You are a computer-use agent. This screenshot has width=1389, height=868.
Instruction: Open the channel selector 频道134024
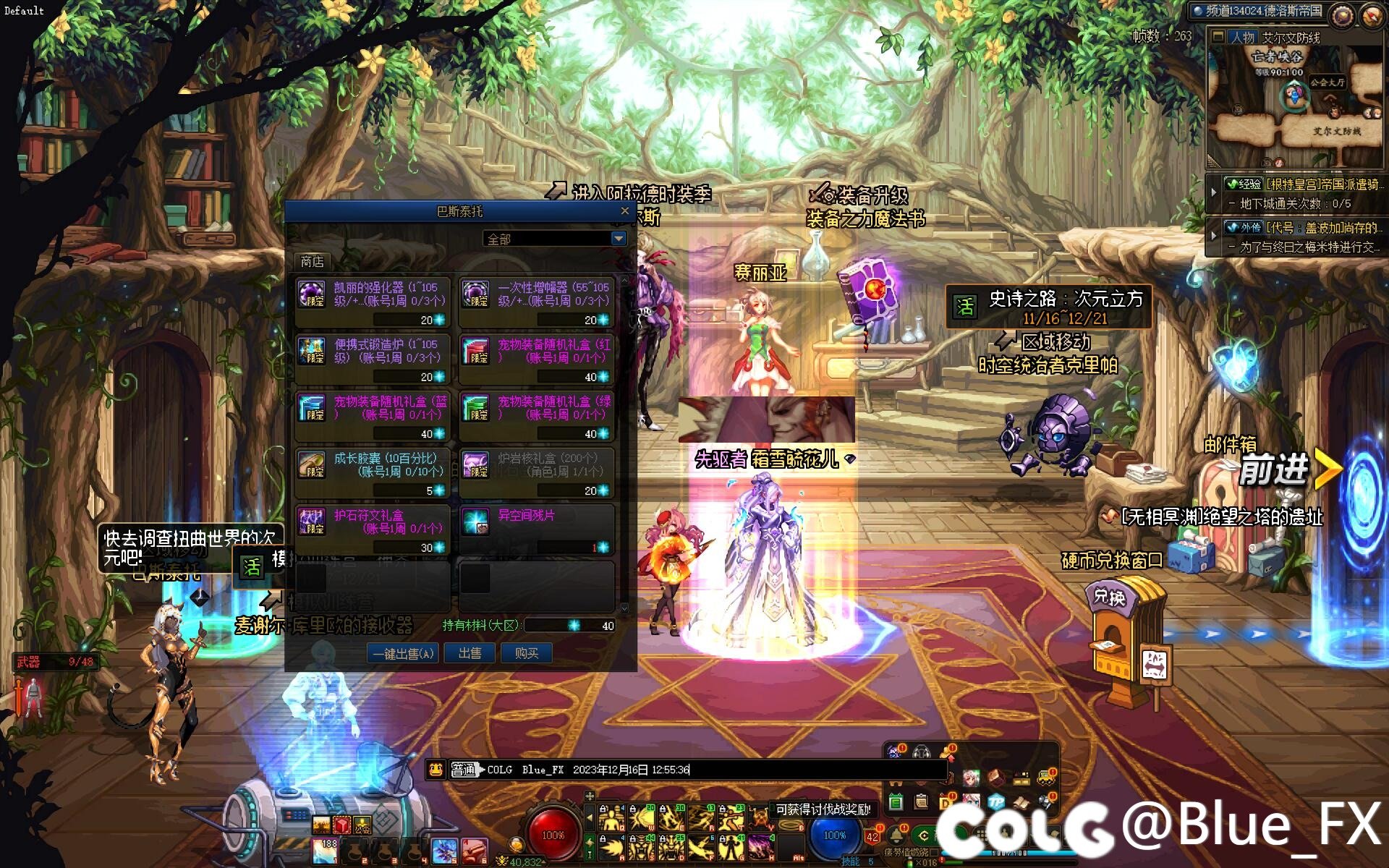(x=1260, y=12)
